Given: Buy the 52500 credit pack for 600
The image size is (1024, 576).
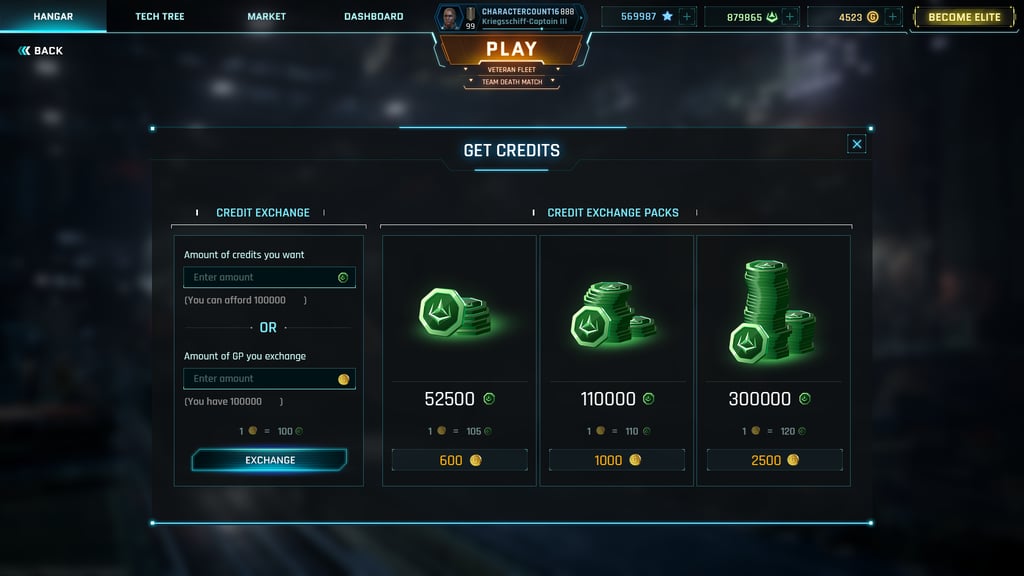Looking at the screenshot, I should pyautogui.click(x=459, y=460).
